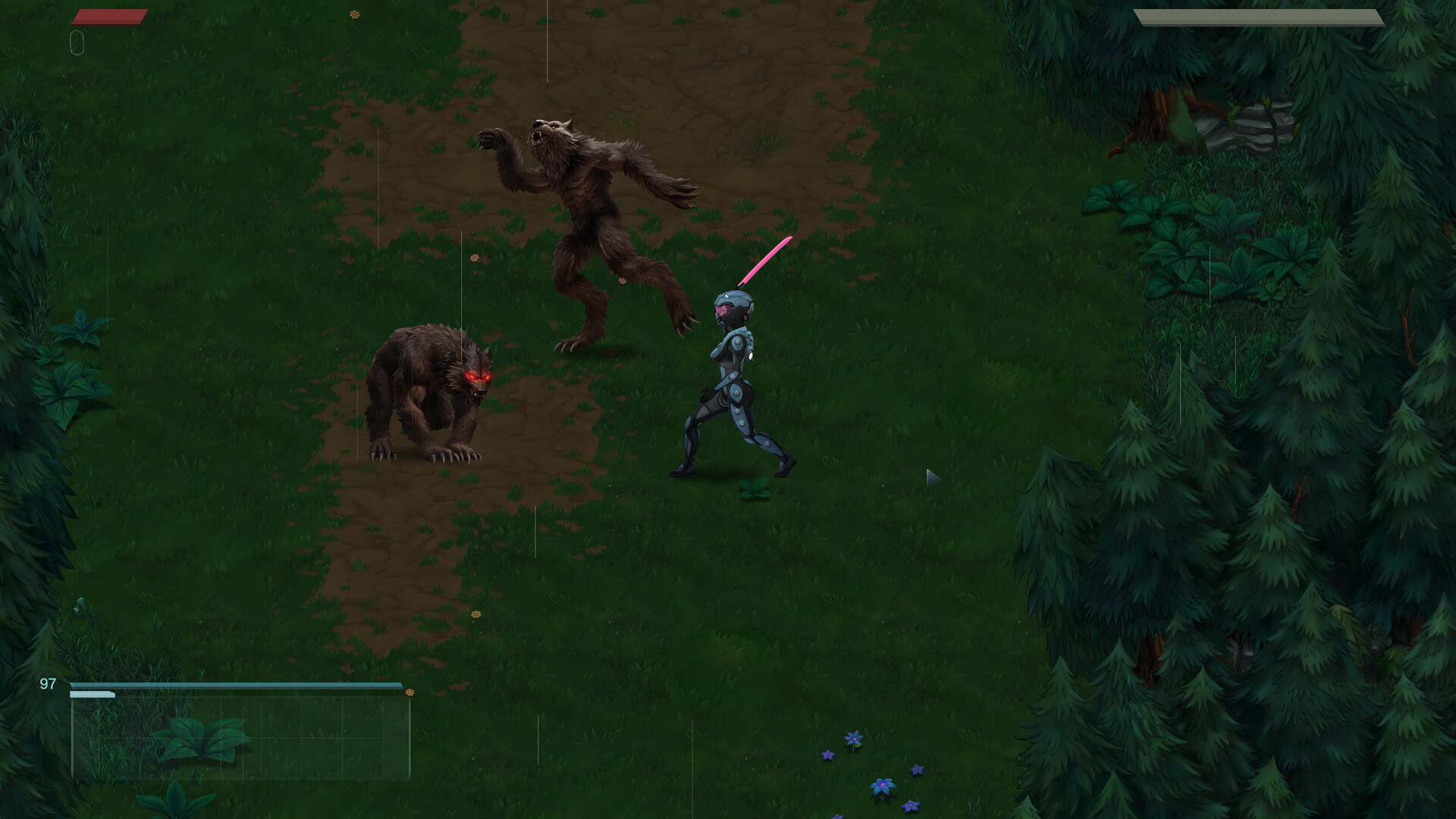This screenshot has width=1456, height=819.
Task: Click the orange flower icon beside the hotbar
Action: coord(409,692)
